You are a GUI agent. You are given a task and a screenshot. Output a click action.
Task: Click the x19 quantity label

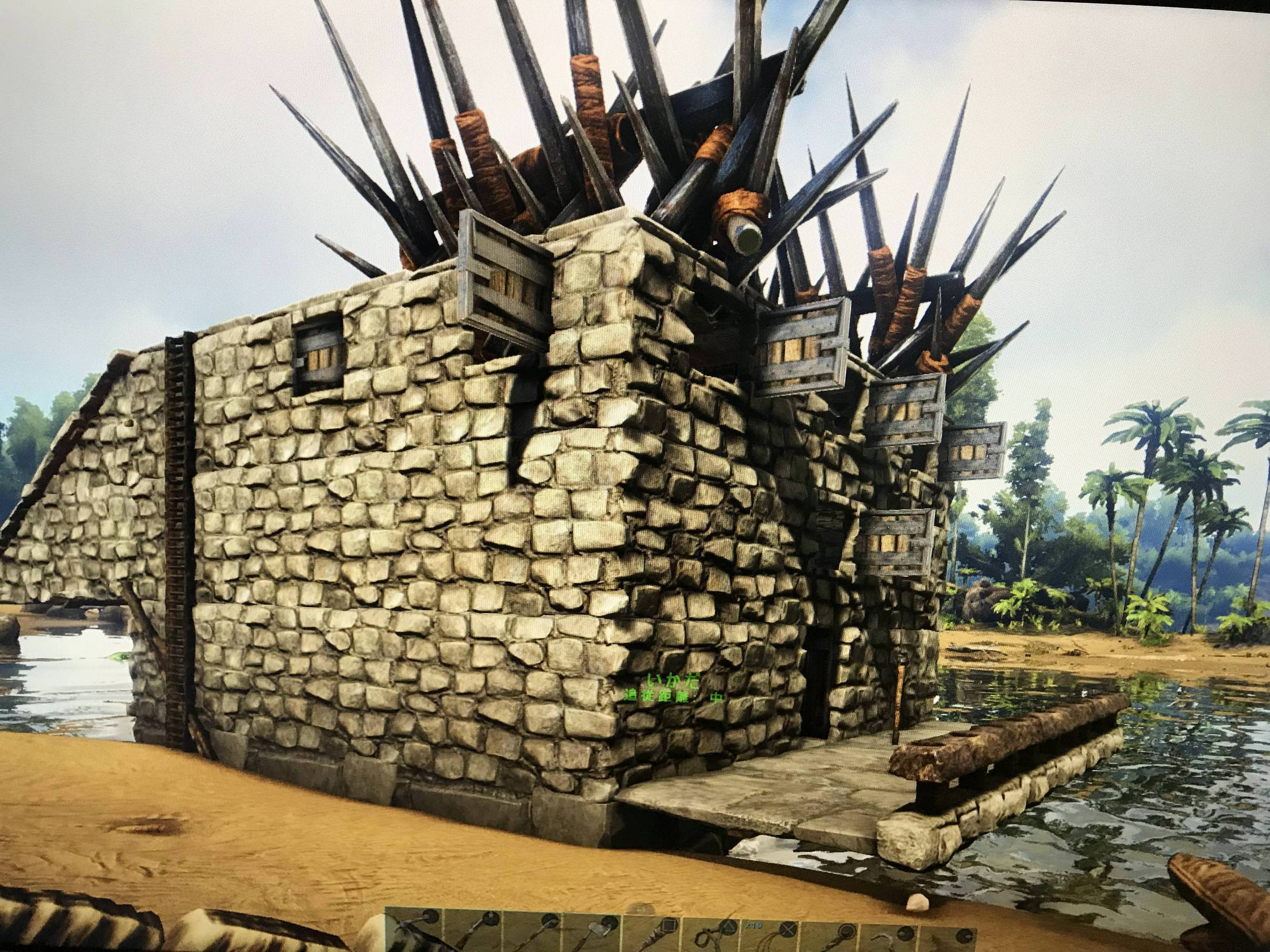coord(755,926)
